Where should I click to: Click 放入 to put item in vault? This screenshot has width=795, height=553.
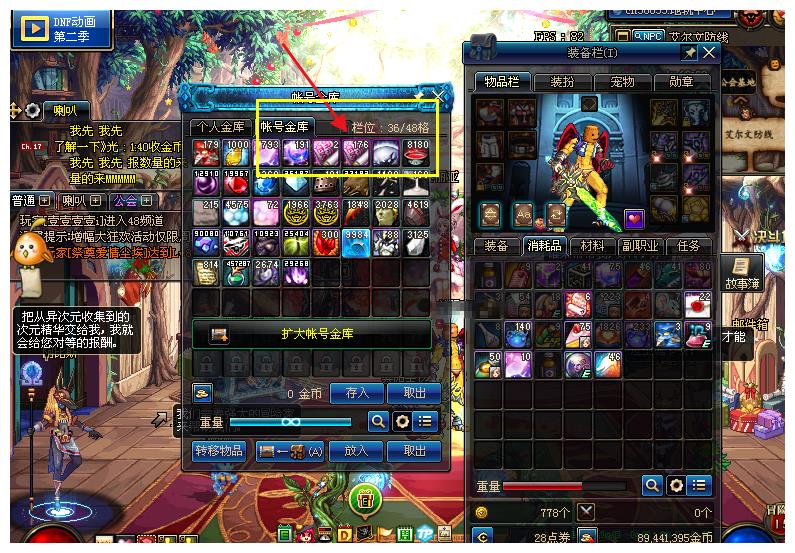(x=357, y=451)
